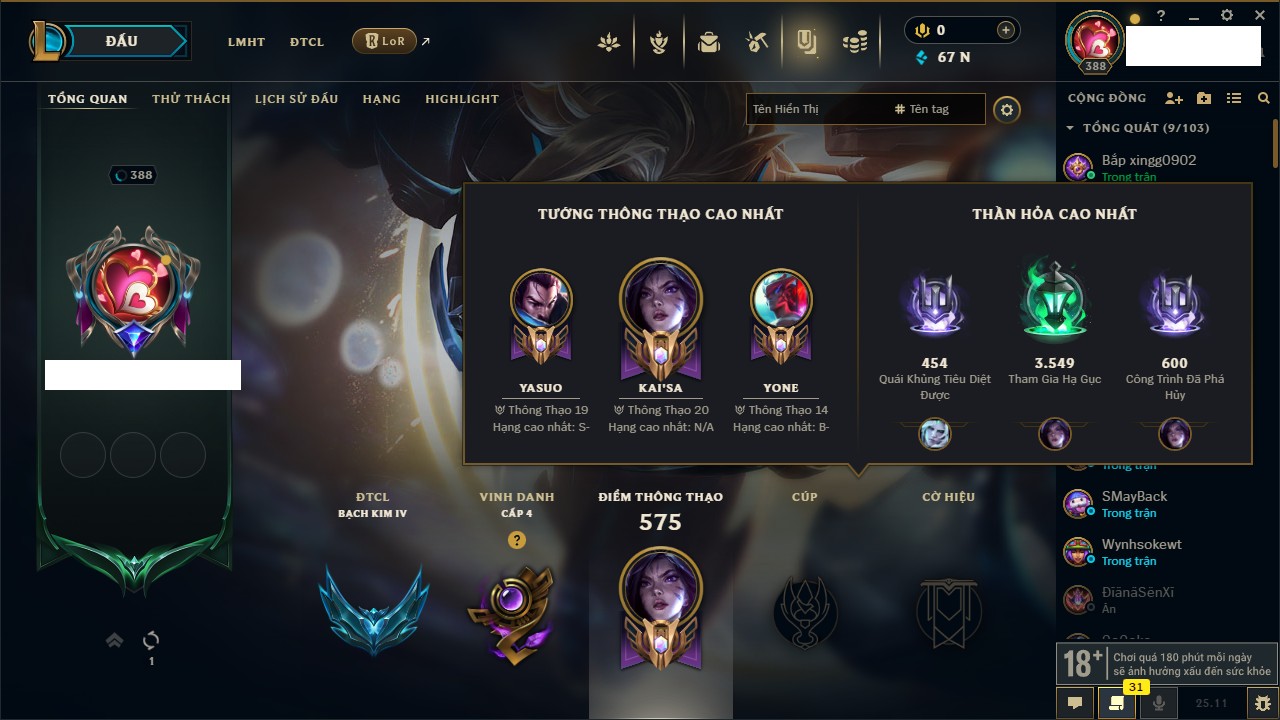
Task: Click the plus button to buy RP
Action: click(1006, 30)
